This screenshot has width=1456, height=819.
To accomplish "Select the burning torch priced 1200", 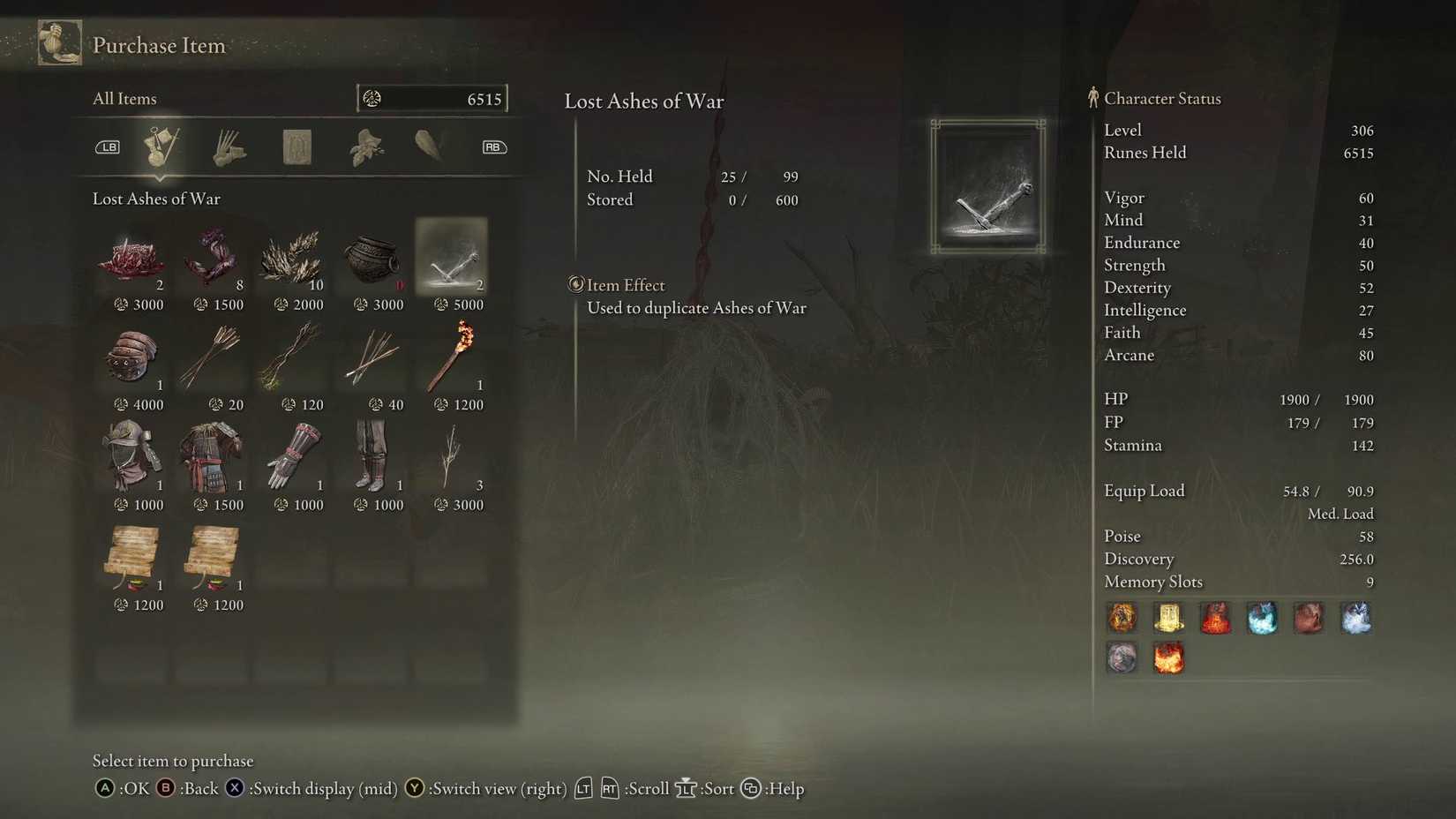I will point(451,357).
